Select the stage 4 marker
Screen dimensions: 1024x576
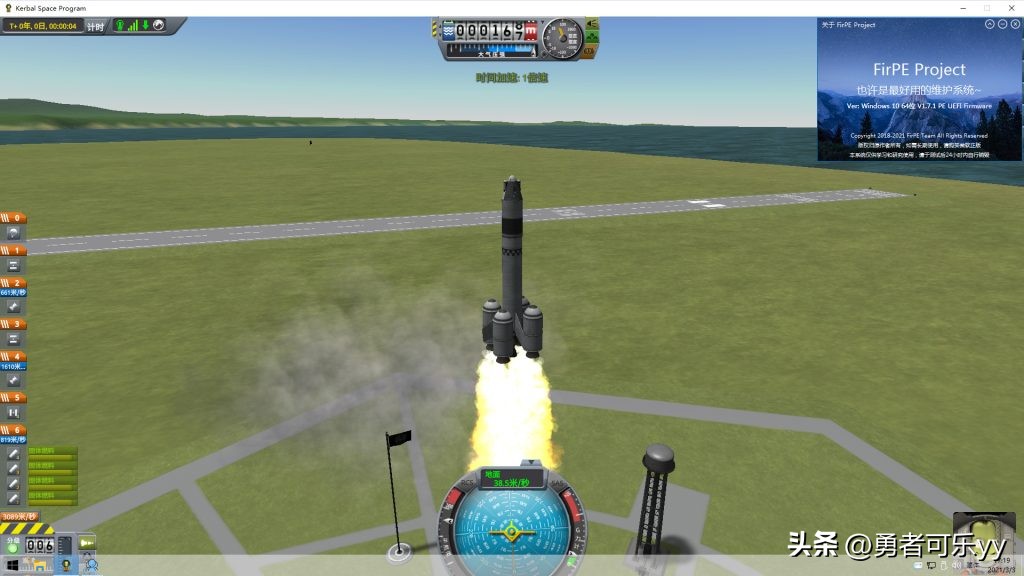point(14,356)
